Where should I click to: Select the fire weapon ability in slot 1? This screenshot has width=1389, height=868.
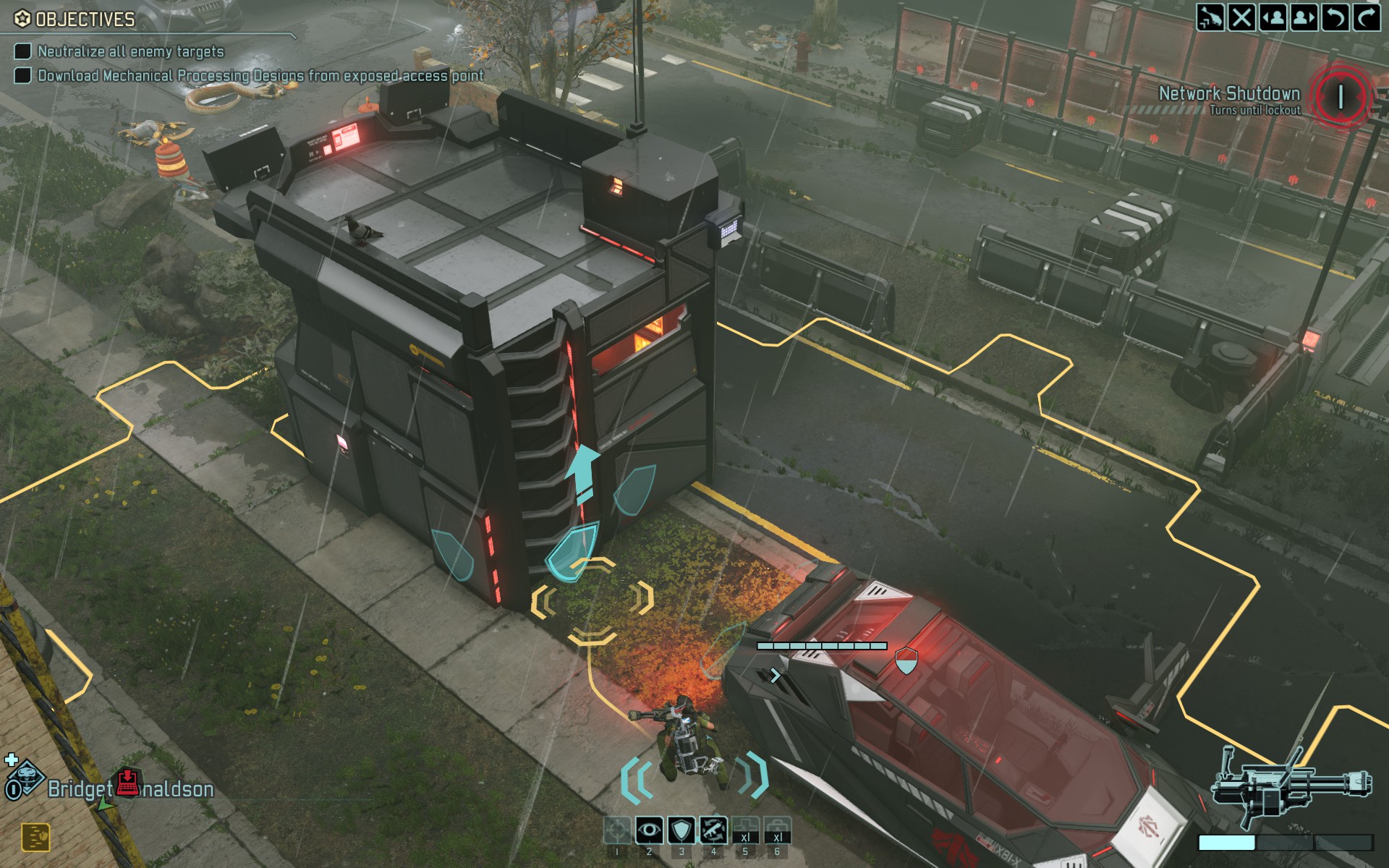(618, 830)
